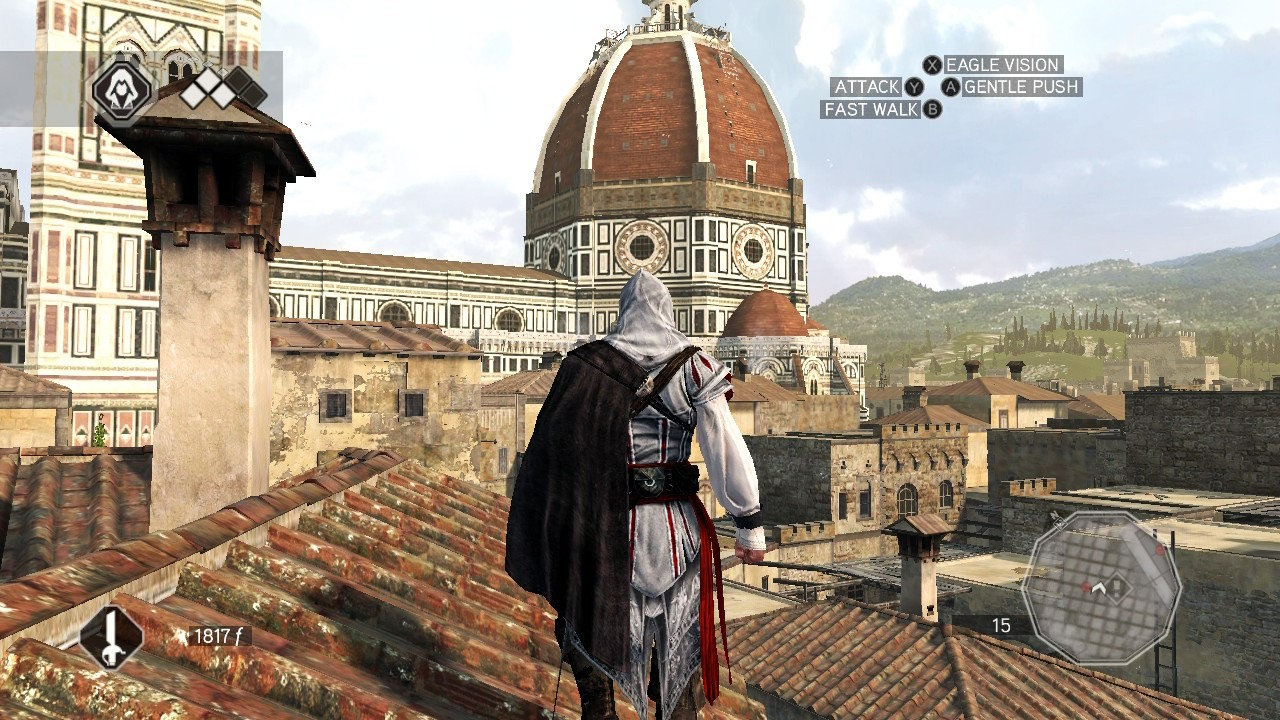Viewport: 1280px width, 720px height.
Task: Open the octagonal minimap
Action: pos(1101,588)
